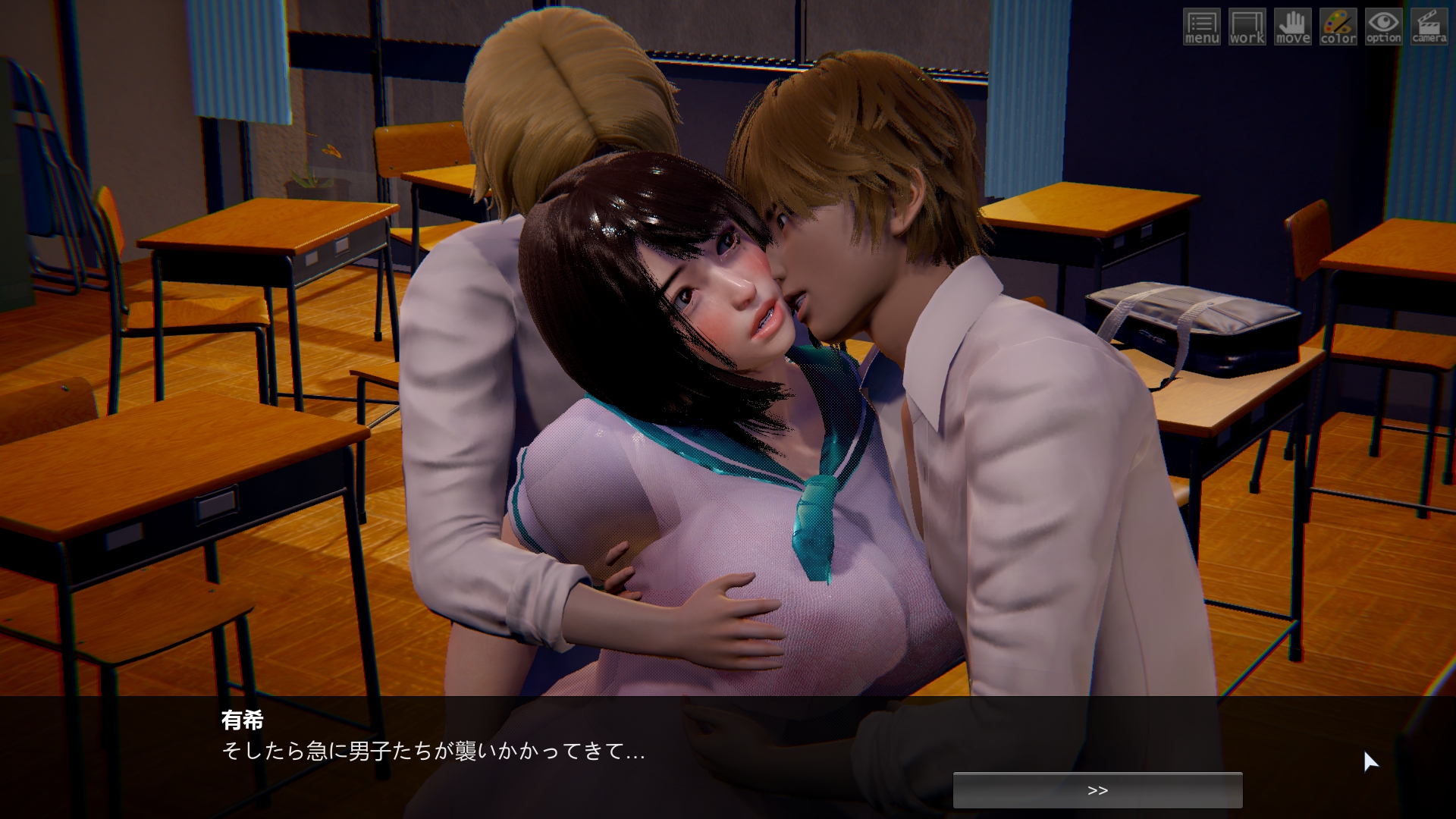1456x819 pixels.
Task: Open the menu button in the toolbar
Action: coord(1202,27)
